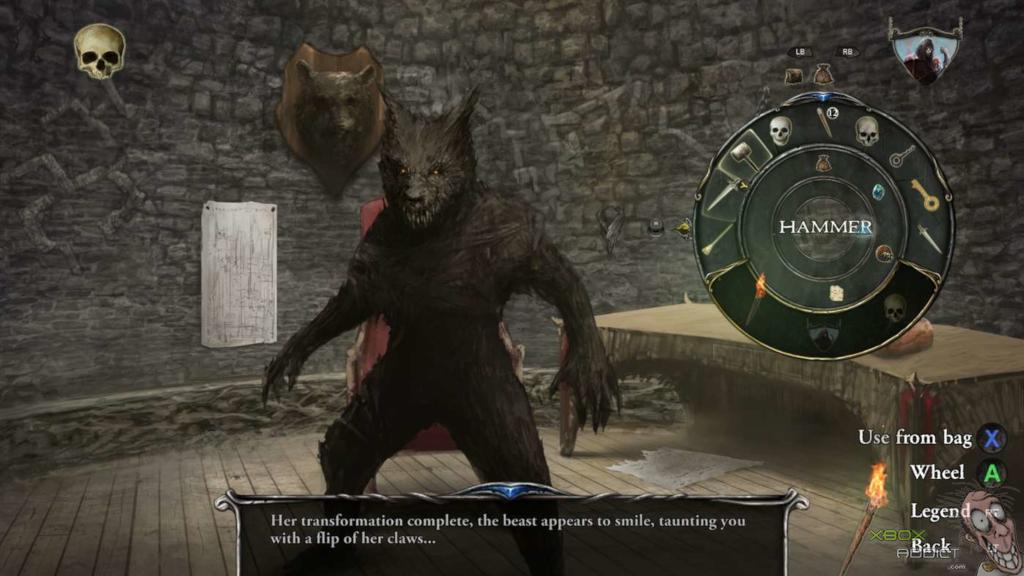Switch to the chest tab above the wheel
This screenshot has height=576, width=1024.
click(x=795, y=75)
